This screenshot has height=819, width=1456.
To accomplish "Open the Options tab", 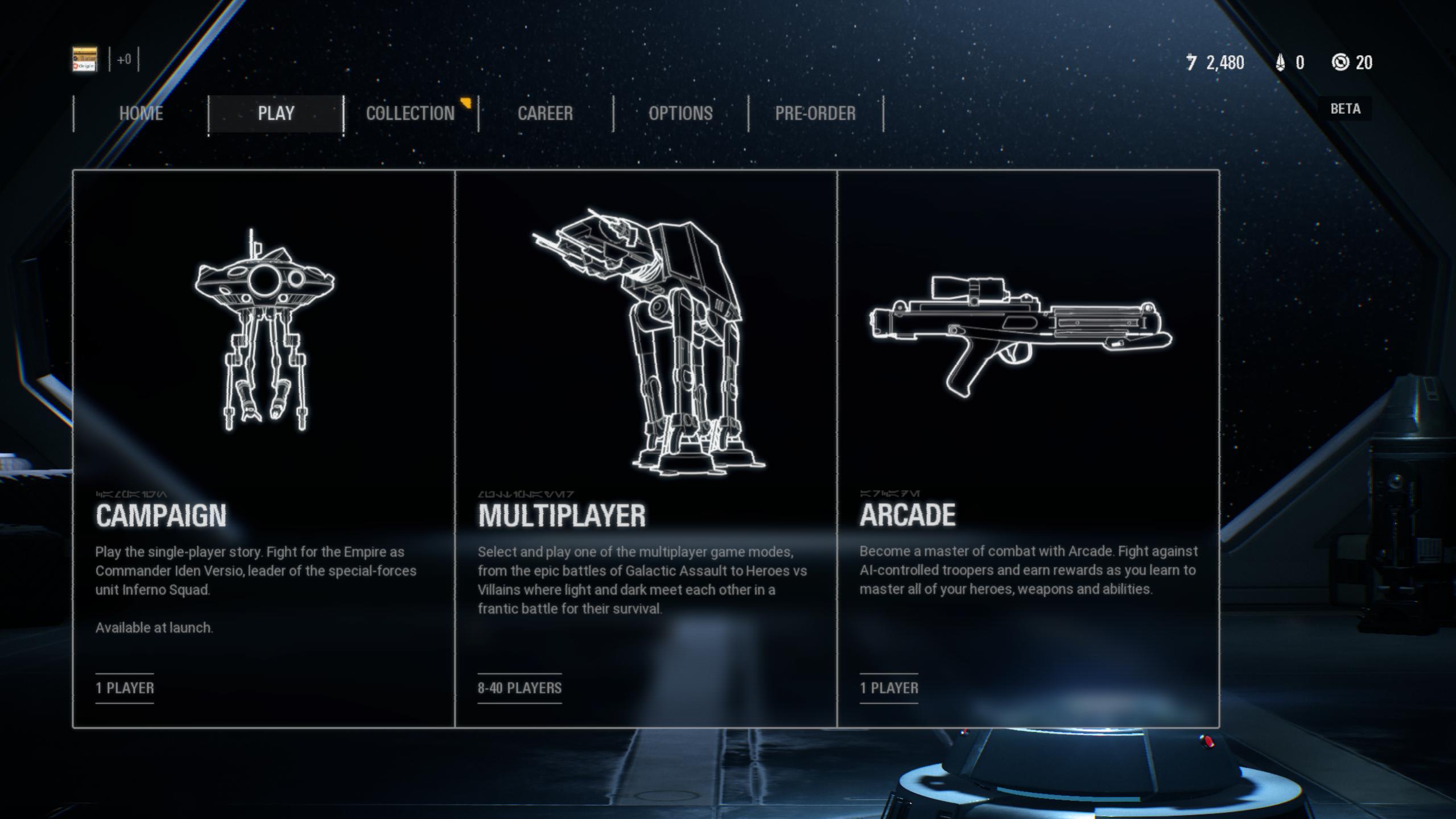I will point(680,113).
